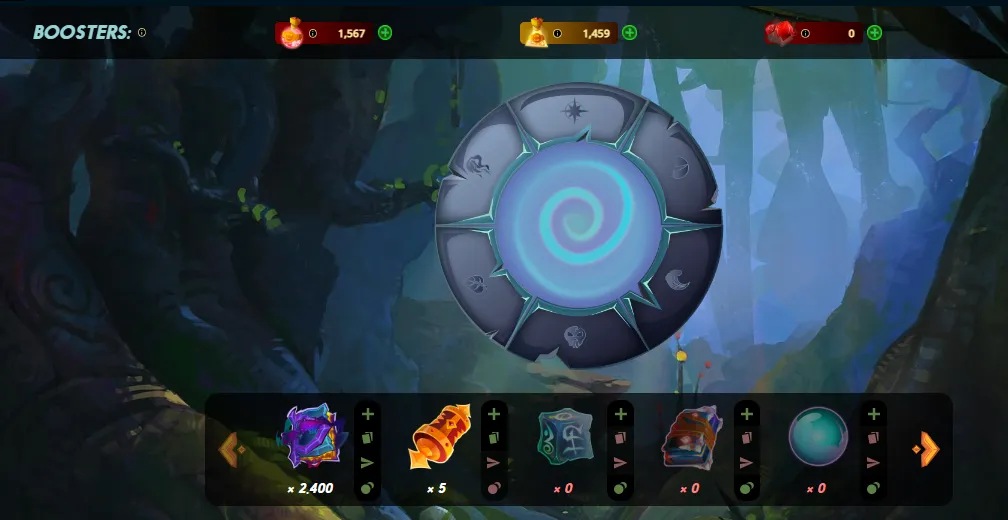Show the Boosters info tooltip icon

(x=142, y=33)
